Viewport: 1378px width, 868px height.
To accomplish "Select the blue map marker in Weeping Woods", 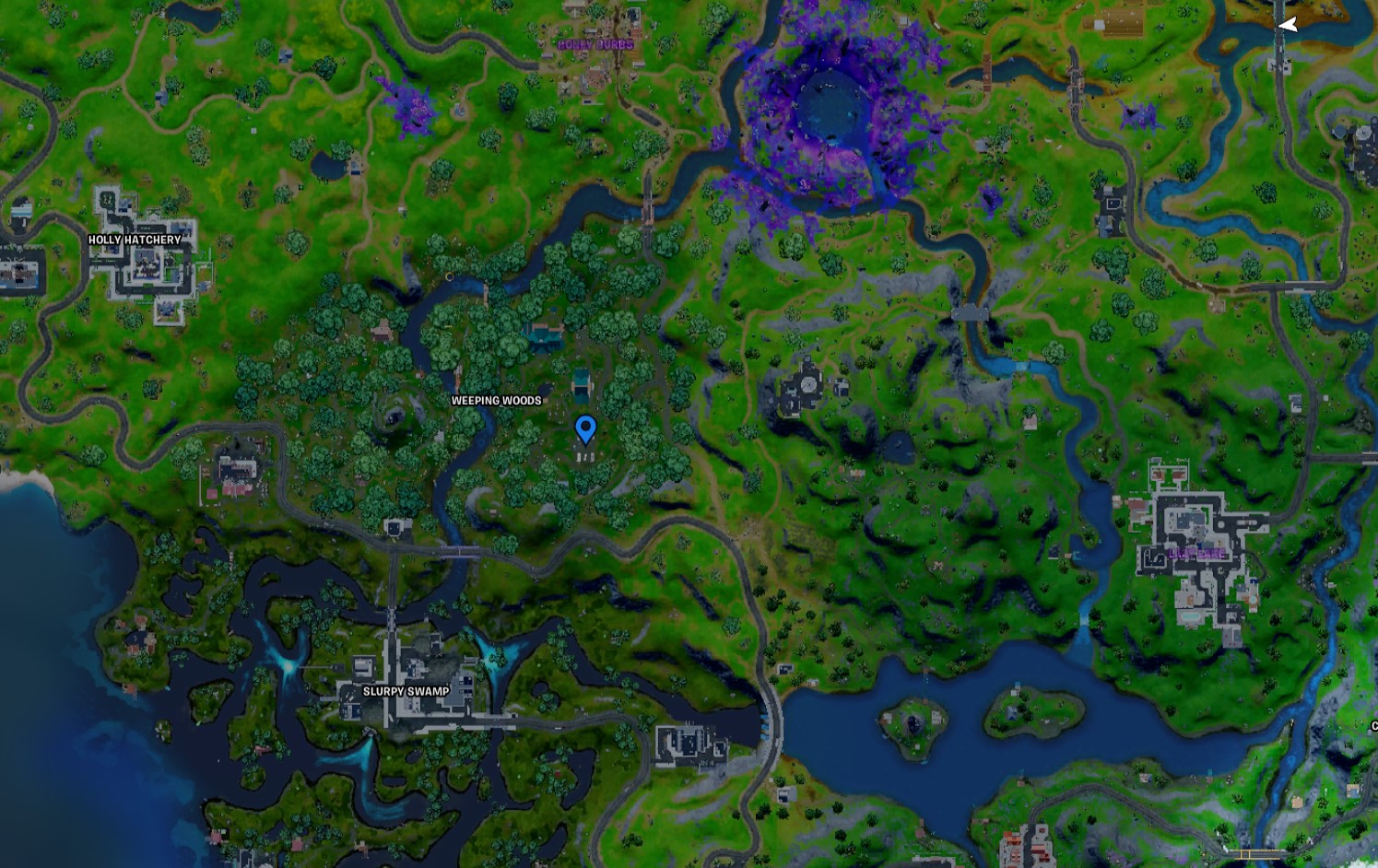I will tap(586, 428).
